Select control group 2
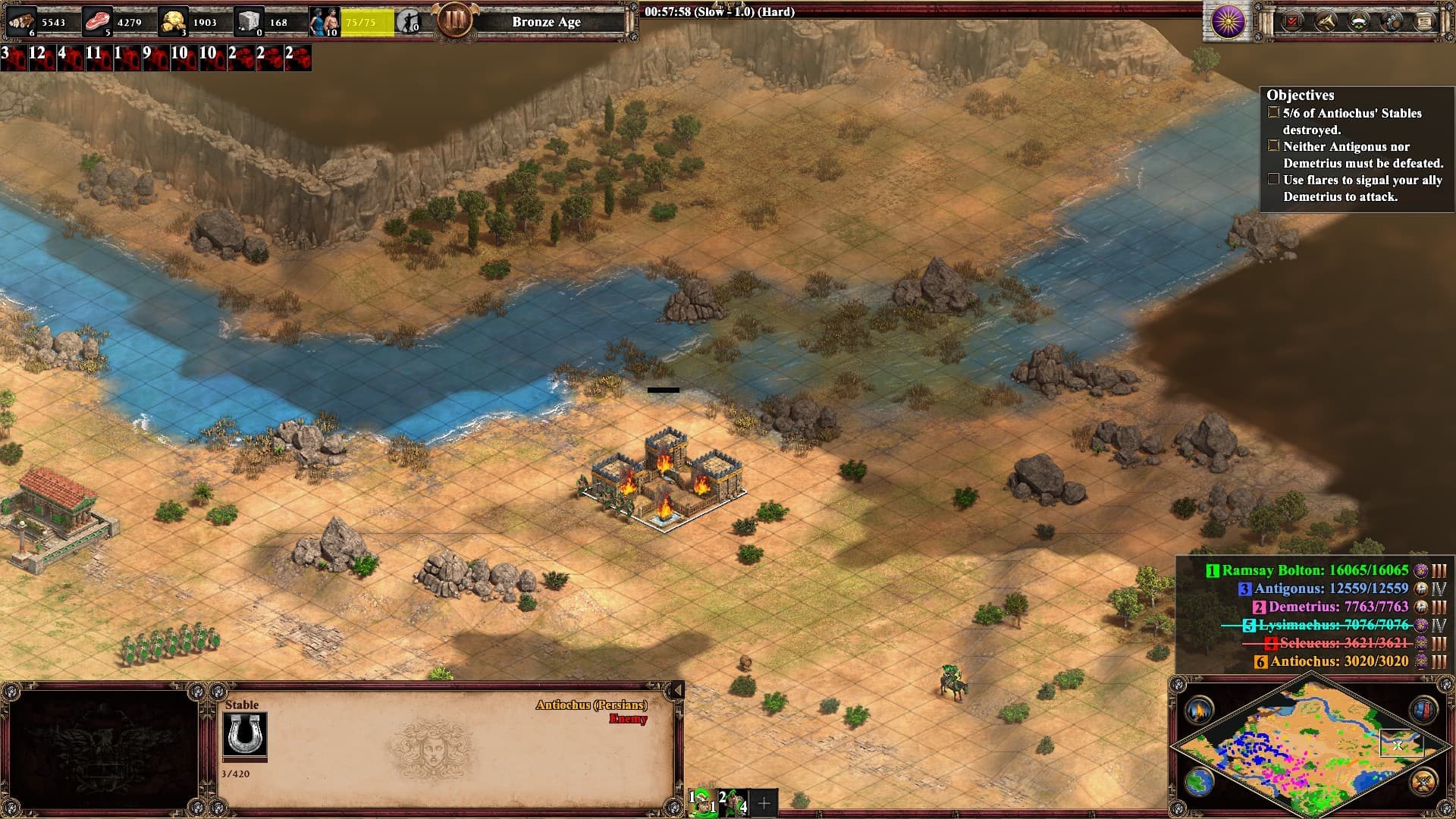 [733, 802]
